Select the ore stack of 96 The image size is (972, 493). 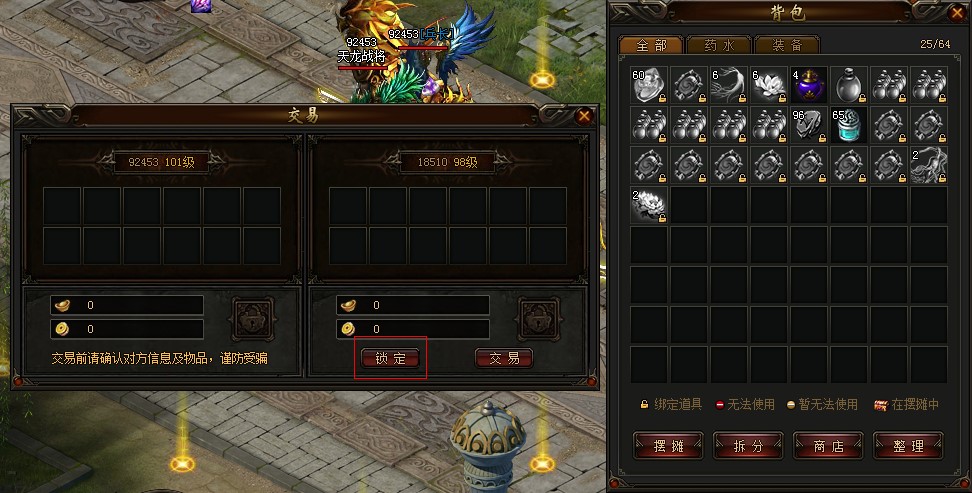(x=810, y=125)
